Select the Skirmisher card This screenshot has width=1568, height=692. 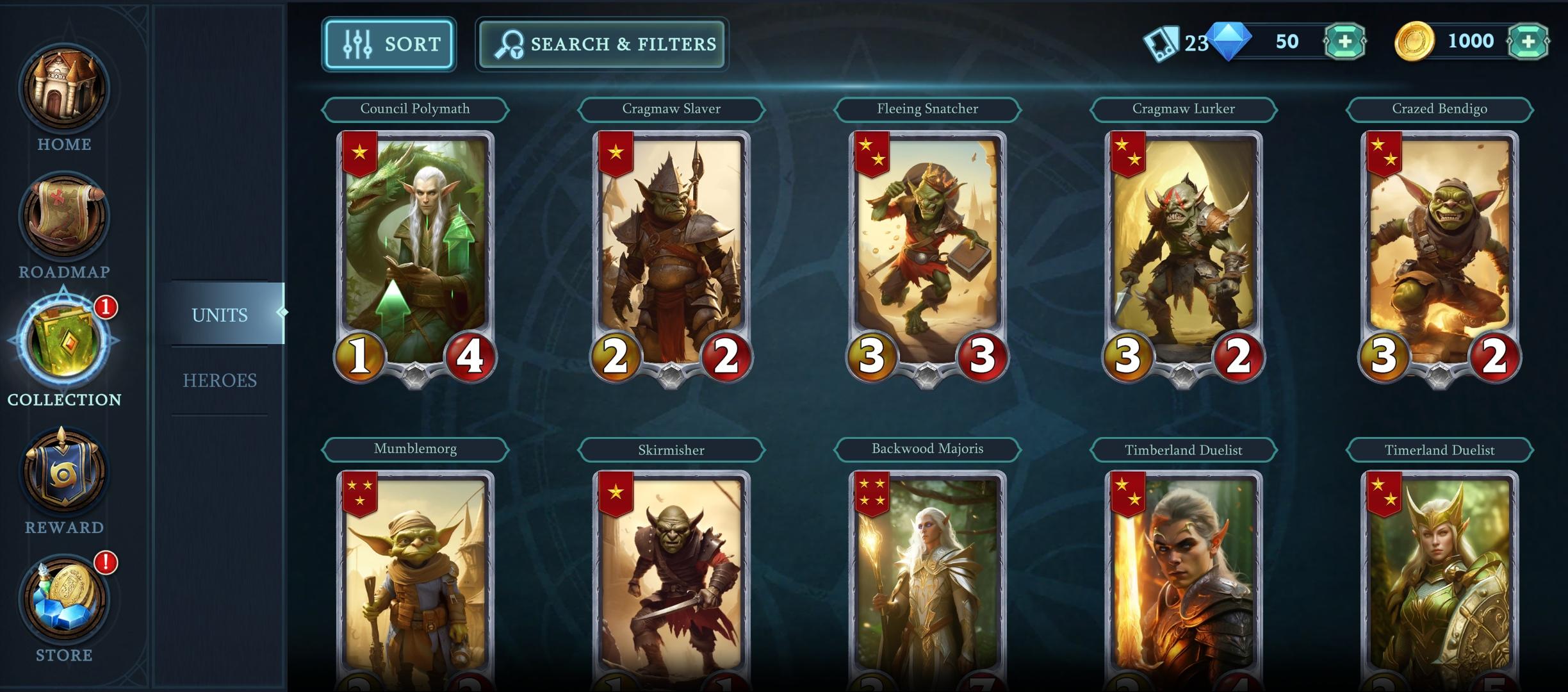pyautogui.click(x=671, y=577)
